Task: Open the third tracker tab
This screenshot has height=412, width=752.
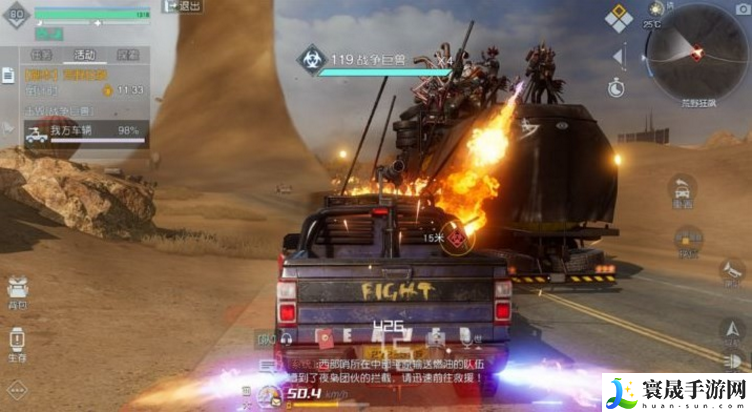Action: tap(128, 55)
